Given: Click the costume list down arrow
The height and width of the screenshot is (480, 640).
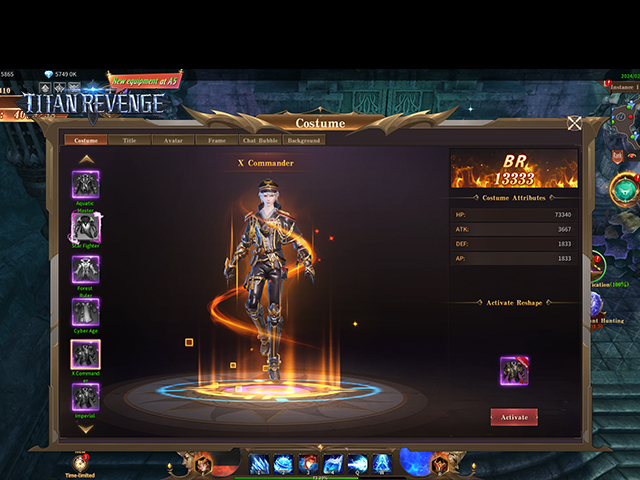Looking at the screenshot, I should [x=86, y=428].
